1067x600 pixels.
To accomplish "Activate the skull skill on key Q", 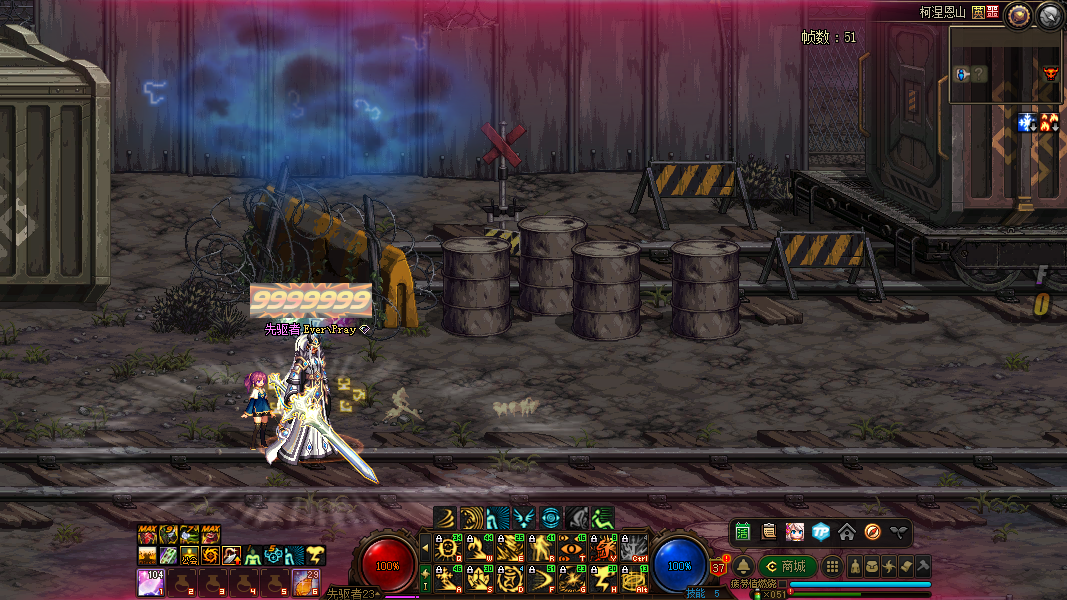I will [x=446, y=547].
